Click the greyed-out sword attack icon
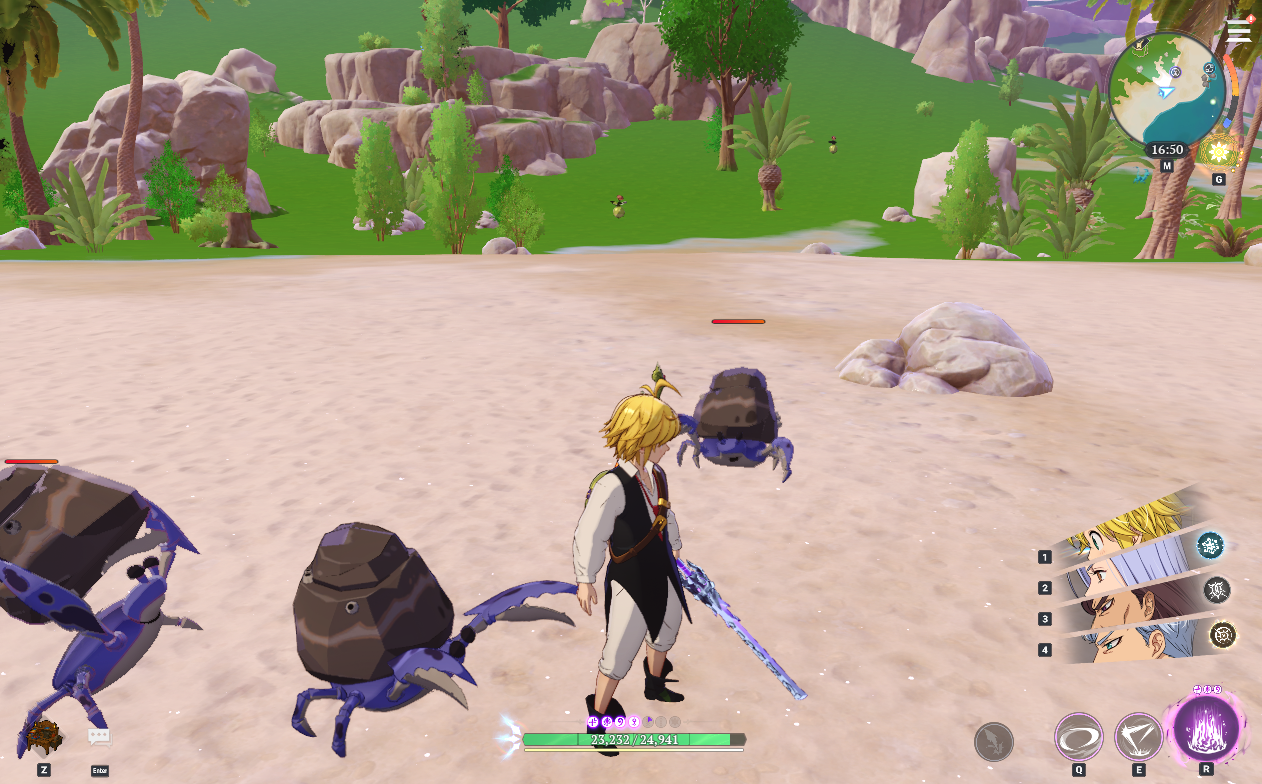Screen dimensions: 1262x784 [x=994, y=742]
